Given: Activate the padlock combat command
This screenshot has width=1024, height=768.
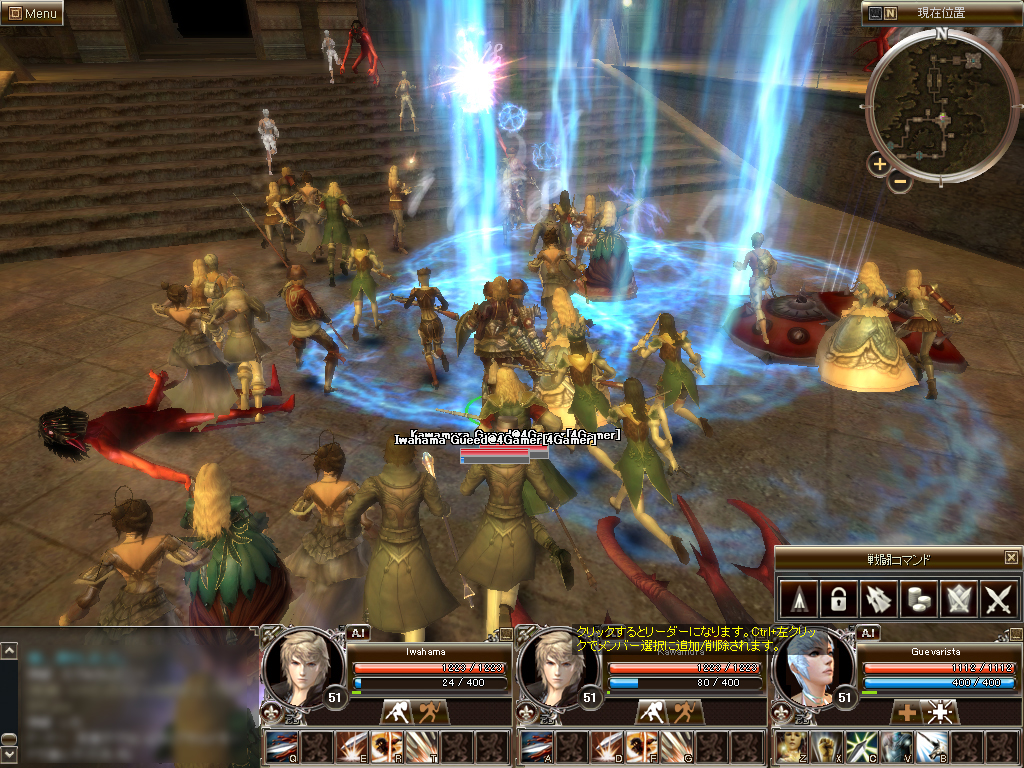Looking at the screenshot, I should pos(838,598).
